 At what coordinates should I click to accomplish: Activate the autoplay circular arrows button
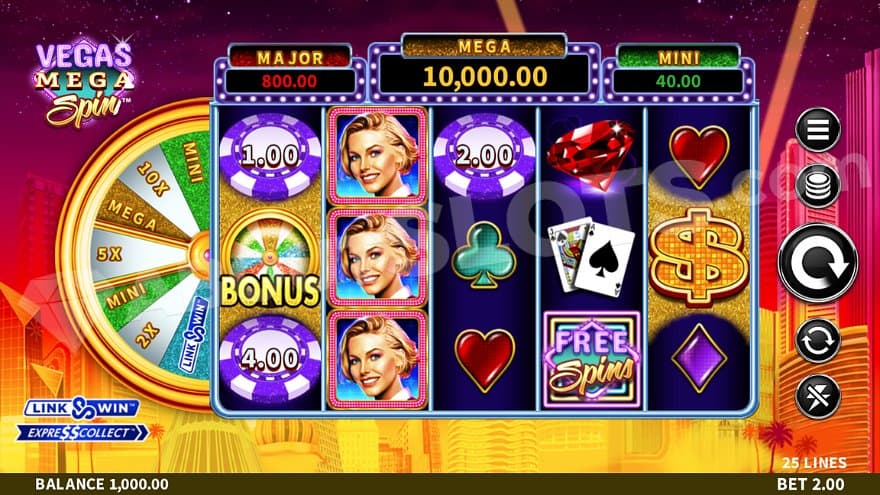click(x=817, y=340)
